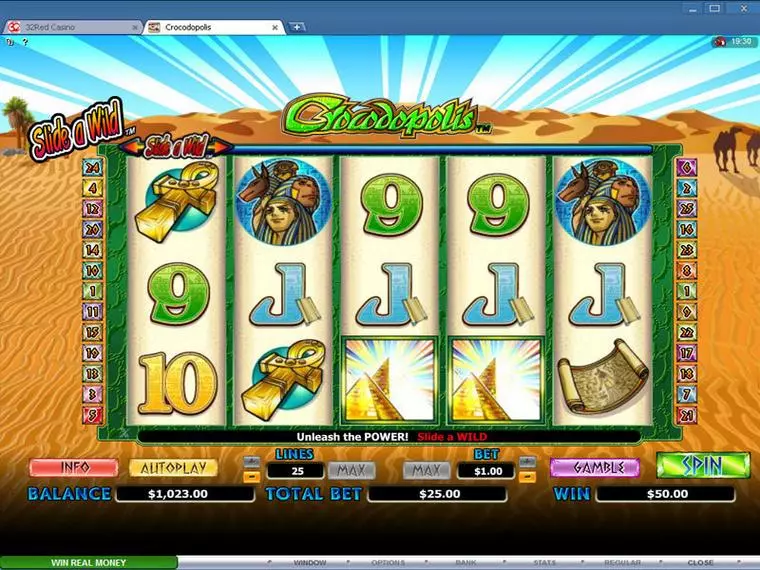Open a new tab with plus button
Image resolution: width=760 pixels, height=570 pixels.
click(x=297, y=27)
